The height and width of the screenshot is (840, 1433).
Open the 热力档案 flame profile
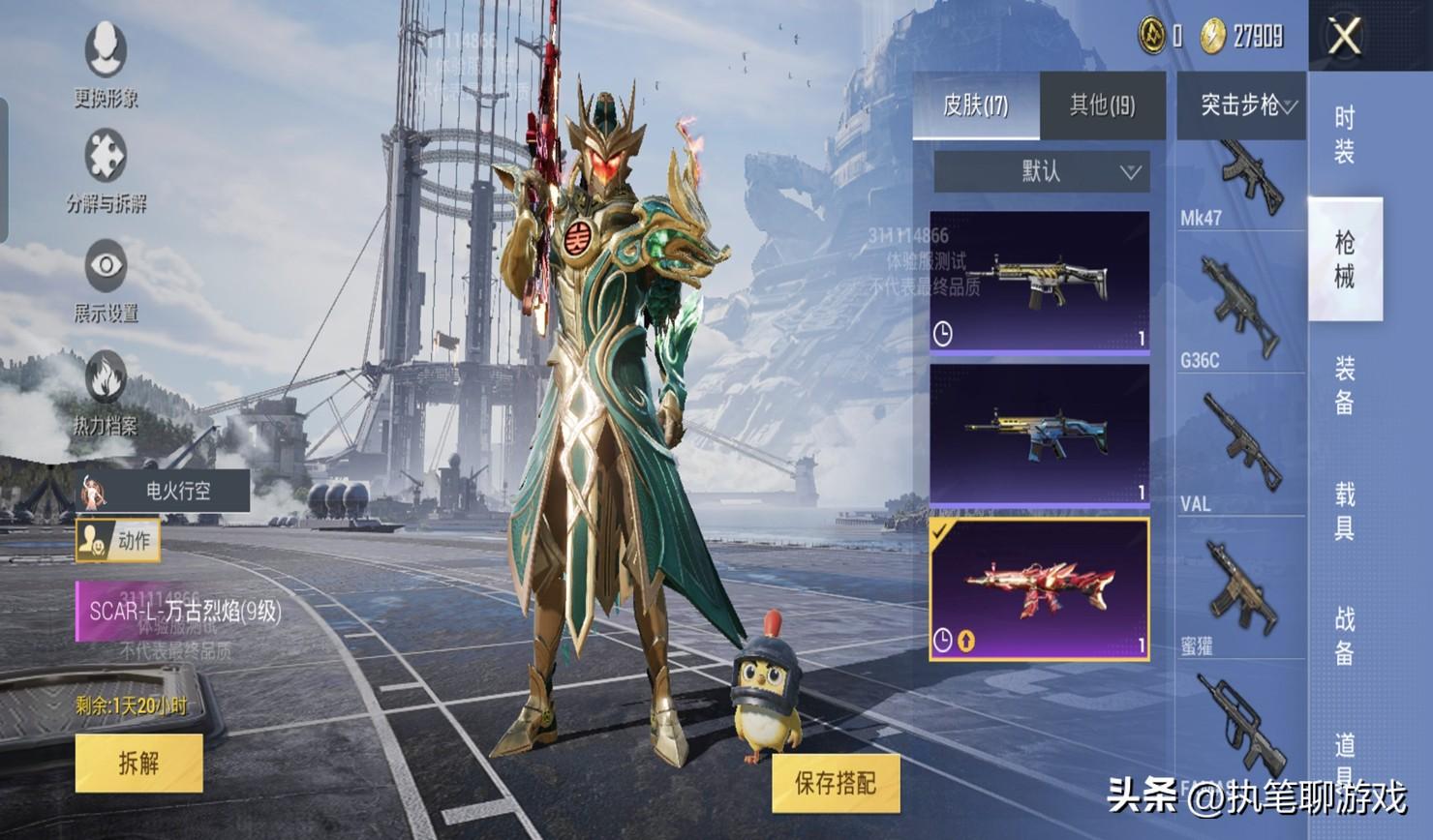[x=106, y=393]
